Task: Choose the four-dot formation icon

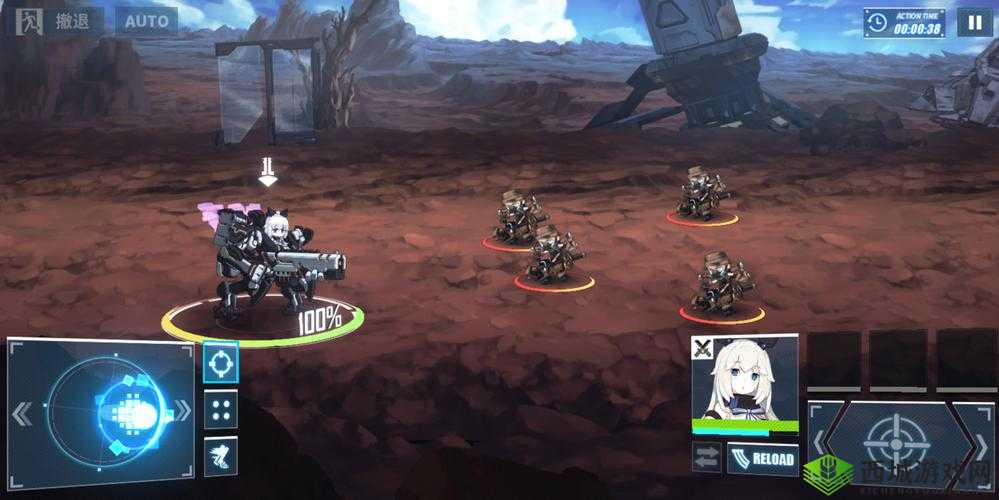Action: click(220, 409)
